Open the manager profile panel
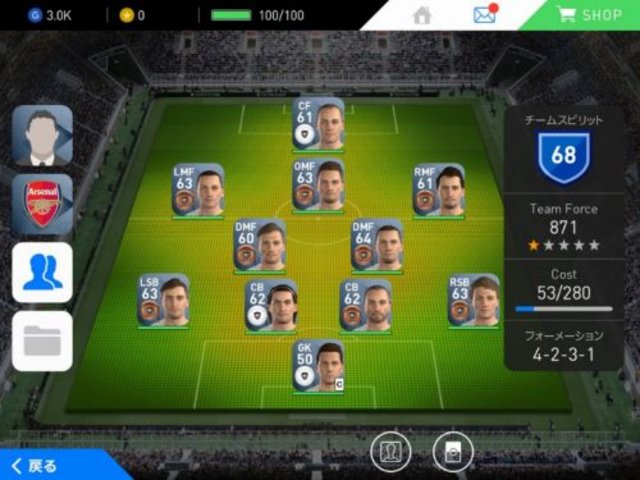 (x=42, y=135)
